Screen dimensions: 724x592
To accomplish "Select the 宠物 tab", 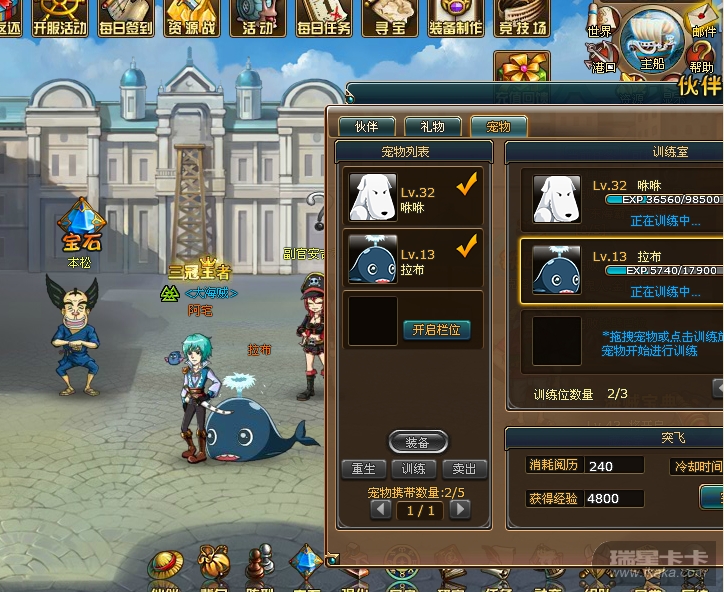I will click(498, 127).
